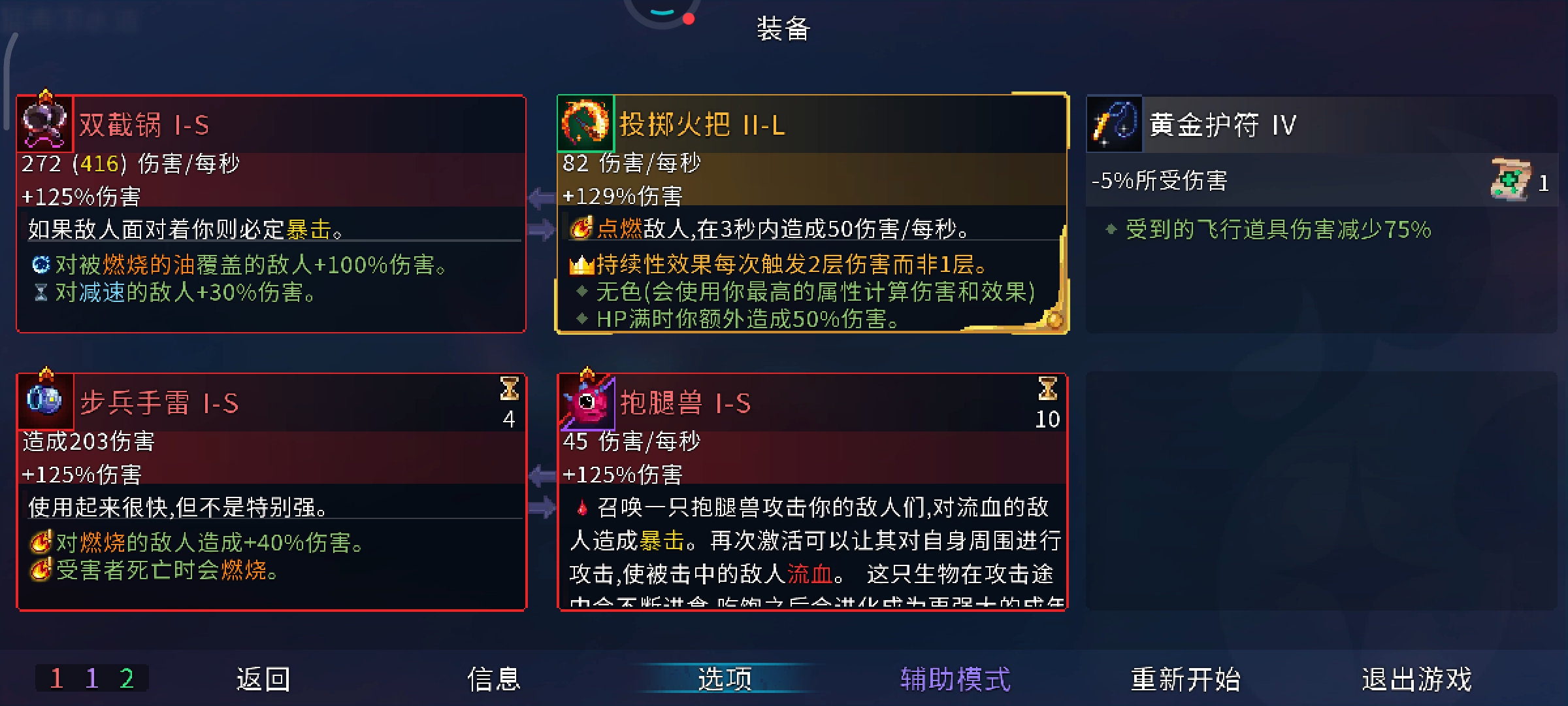
Task: Enable 辅助模式
Action: pyautogui.click(x=955, y=679)
